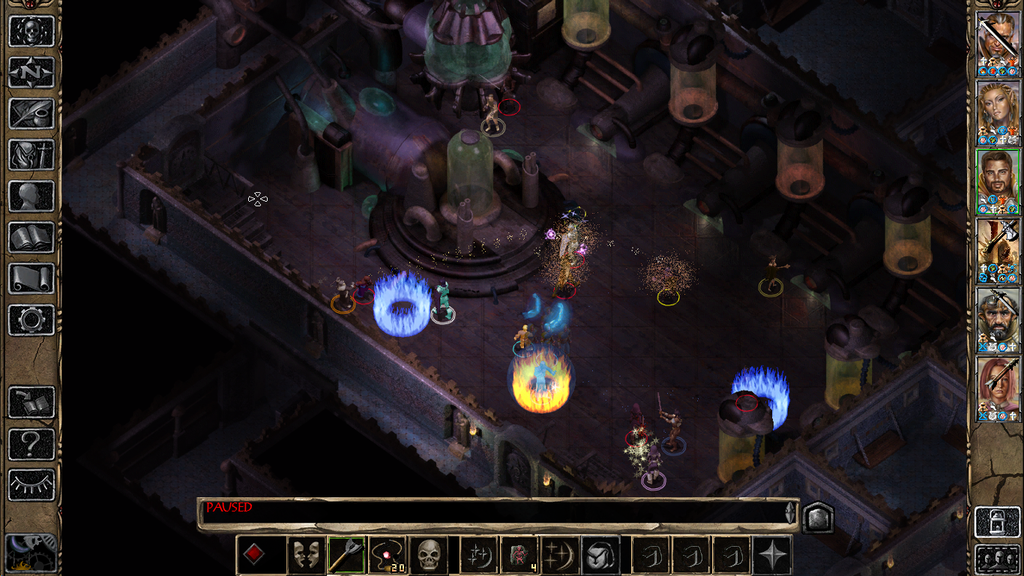Select the sling quick slot with 20 ammo
1024x576 pixels.
[x=387, y=555]
